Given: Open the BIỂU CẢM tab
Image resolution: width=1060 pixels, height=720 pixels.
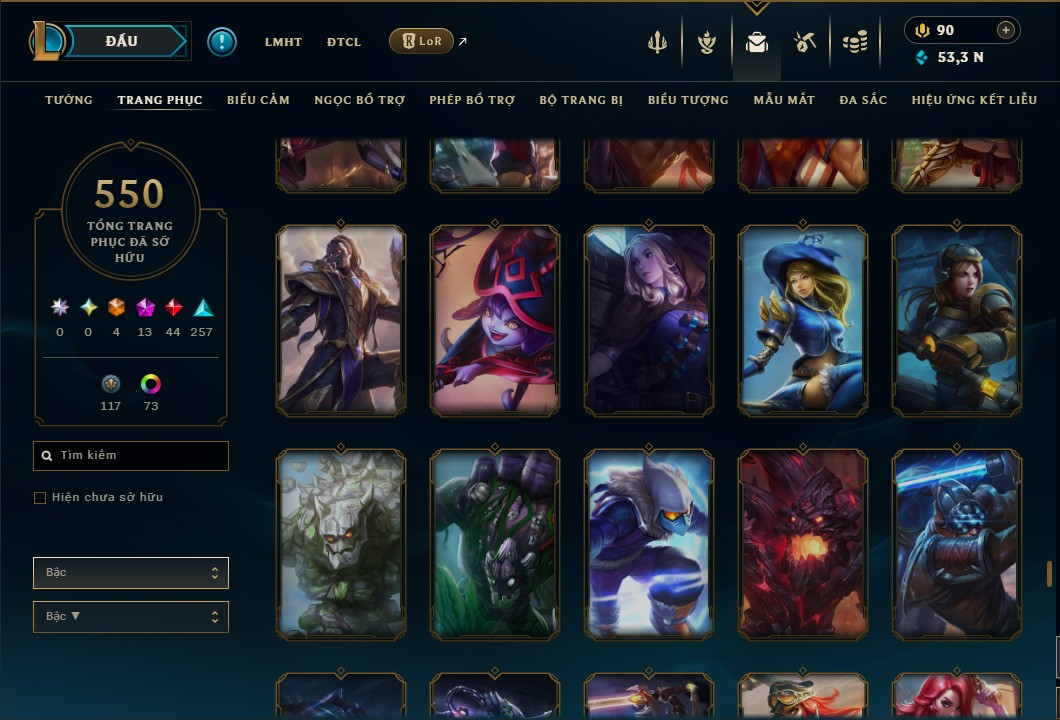Looking at the screenshot, I should click(x=258, y=100).
